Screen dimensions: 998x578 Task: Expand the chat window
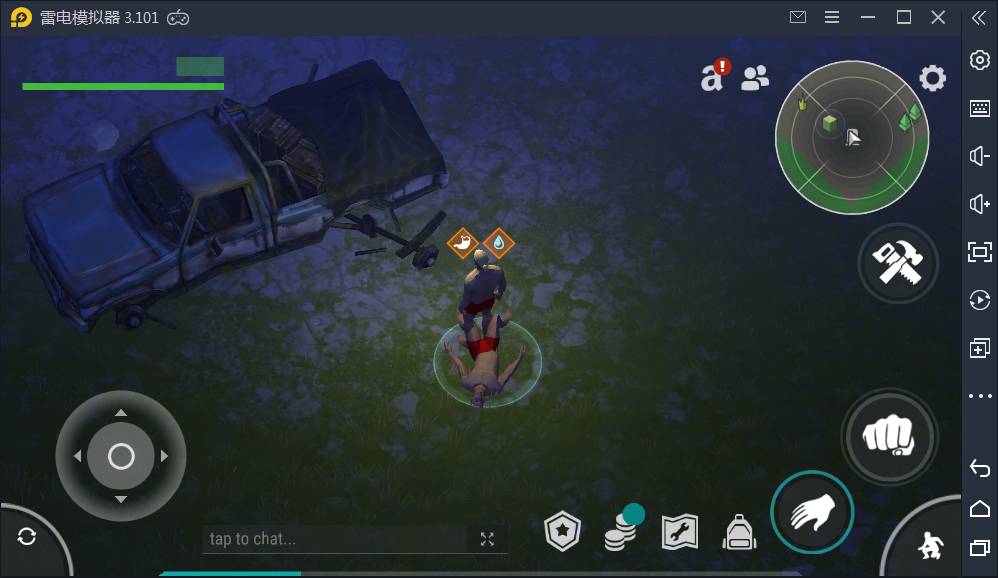487,539
